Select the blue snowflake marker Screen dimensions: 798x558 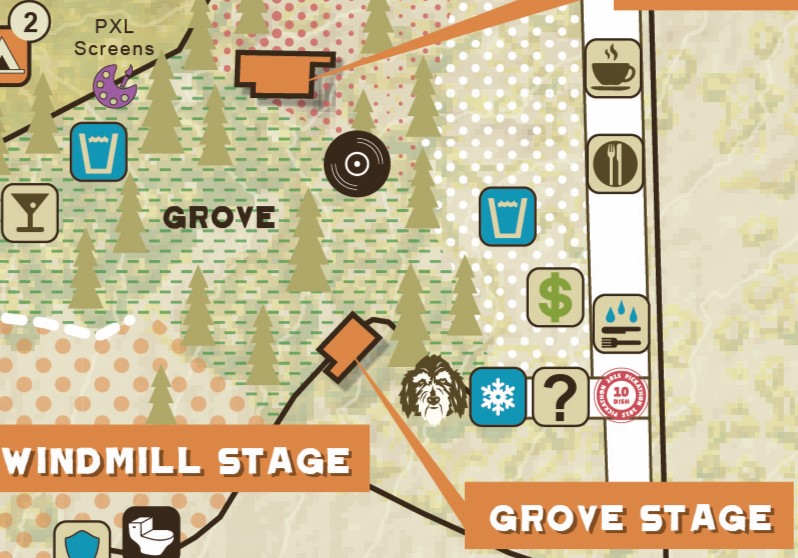pyautogui.click(x=497, y=397)
